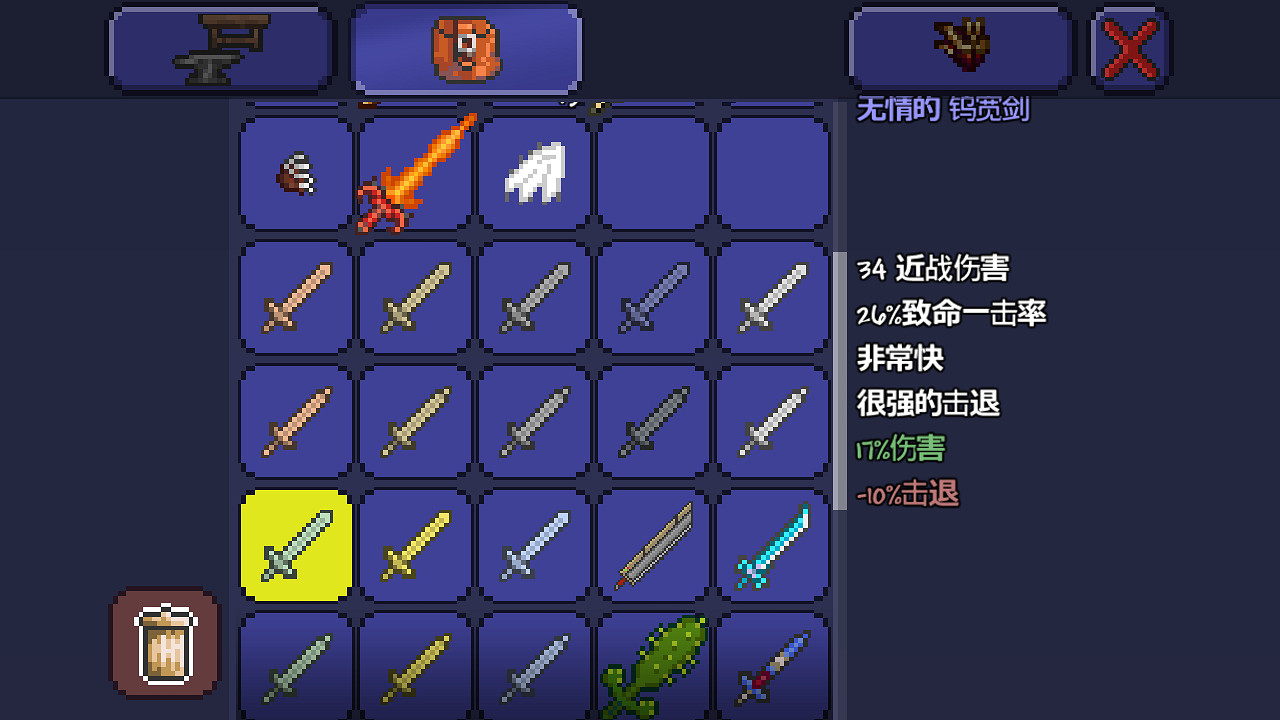Select the copper shortsword
Screen dimensions: 1280x720
tap(295, 420)
